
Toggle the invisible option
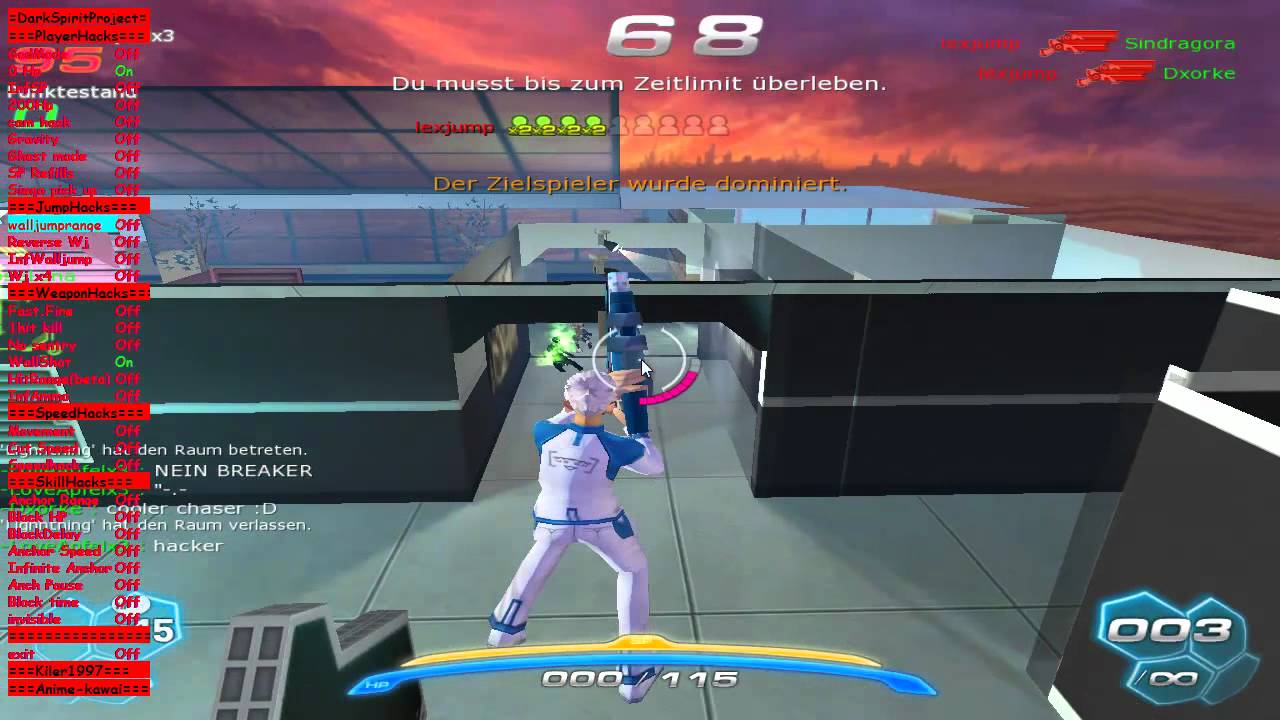pos(35,620)
